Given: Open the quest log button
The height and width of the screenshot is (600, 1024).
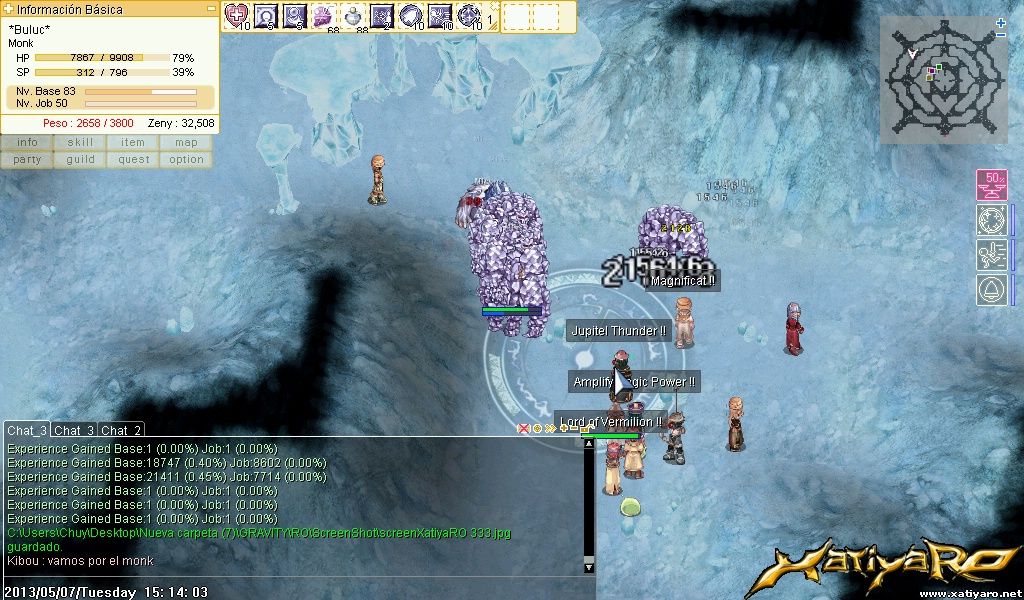Looking at the screenshot, I should click(133, 160).
